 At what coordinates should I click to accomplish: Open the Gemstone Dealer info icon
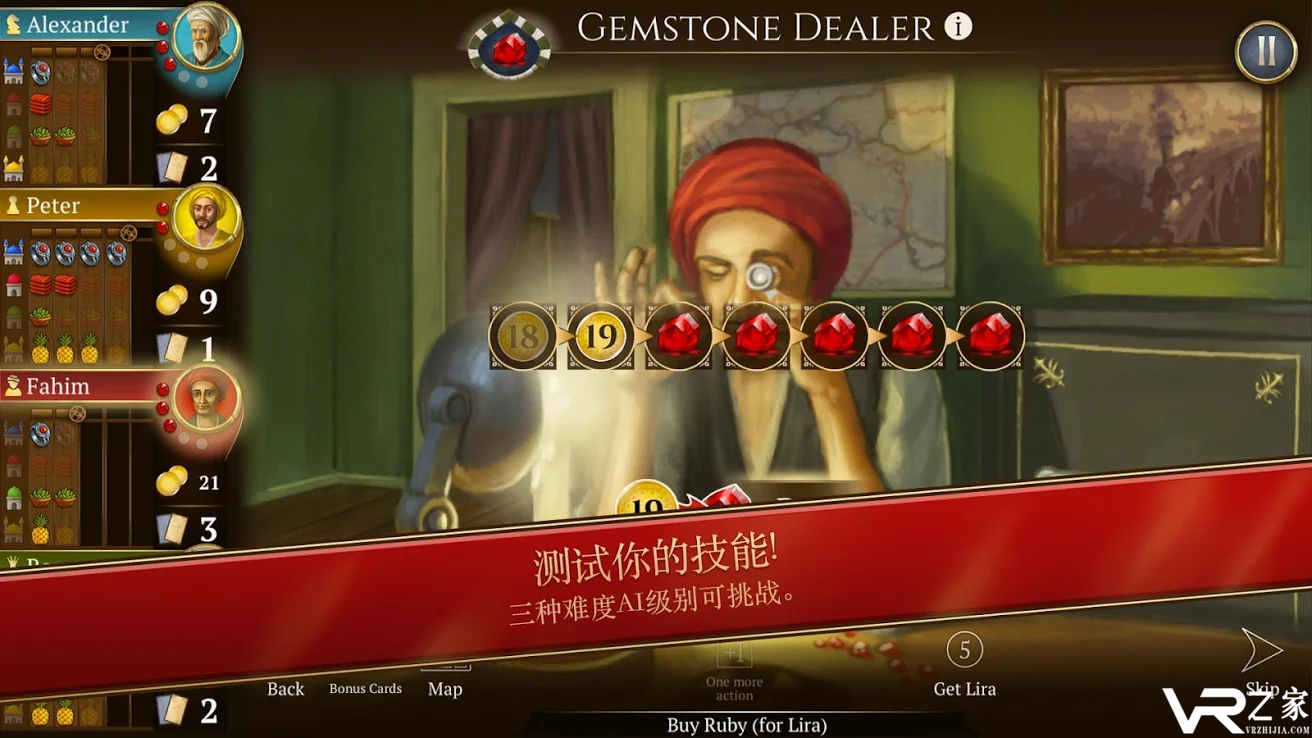958,27
